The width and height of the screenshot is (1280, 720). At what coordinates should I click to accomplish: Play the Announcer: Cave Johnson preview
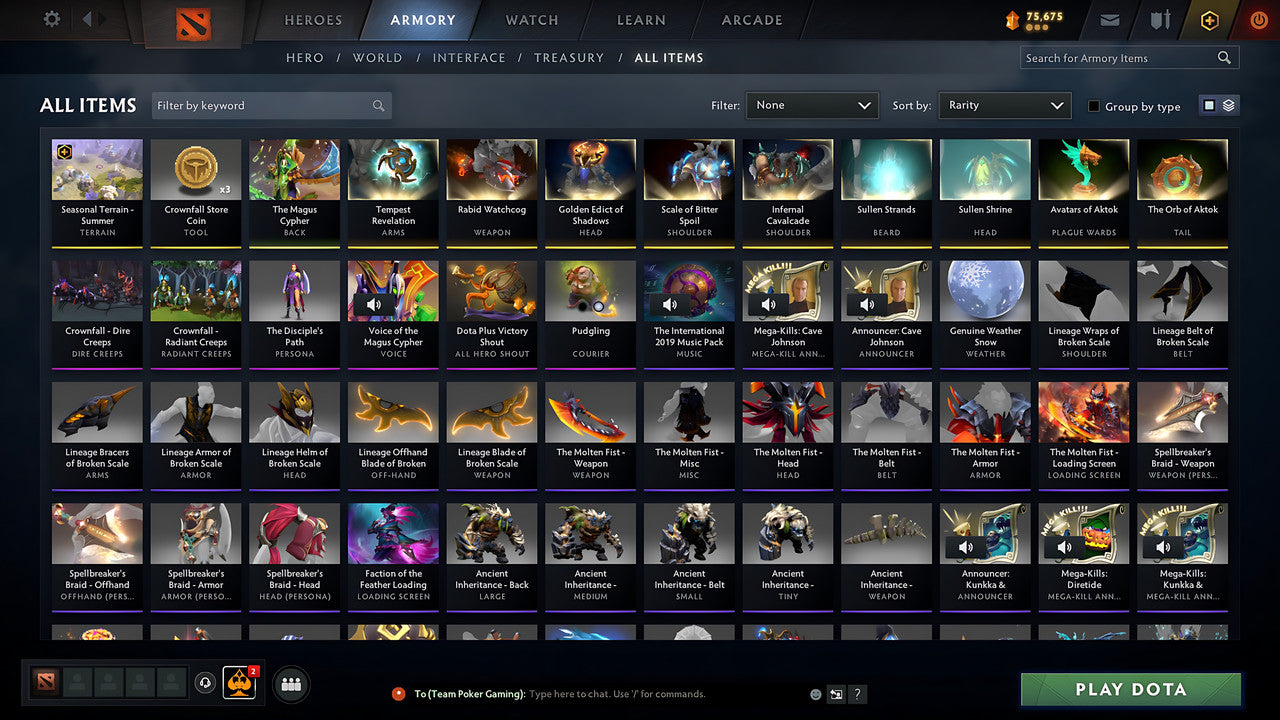[866, 302]
